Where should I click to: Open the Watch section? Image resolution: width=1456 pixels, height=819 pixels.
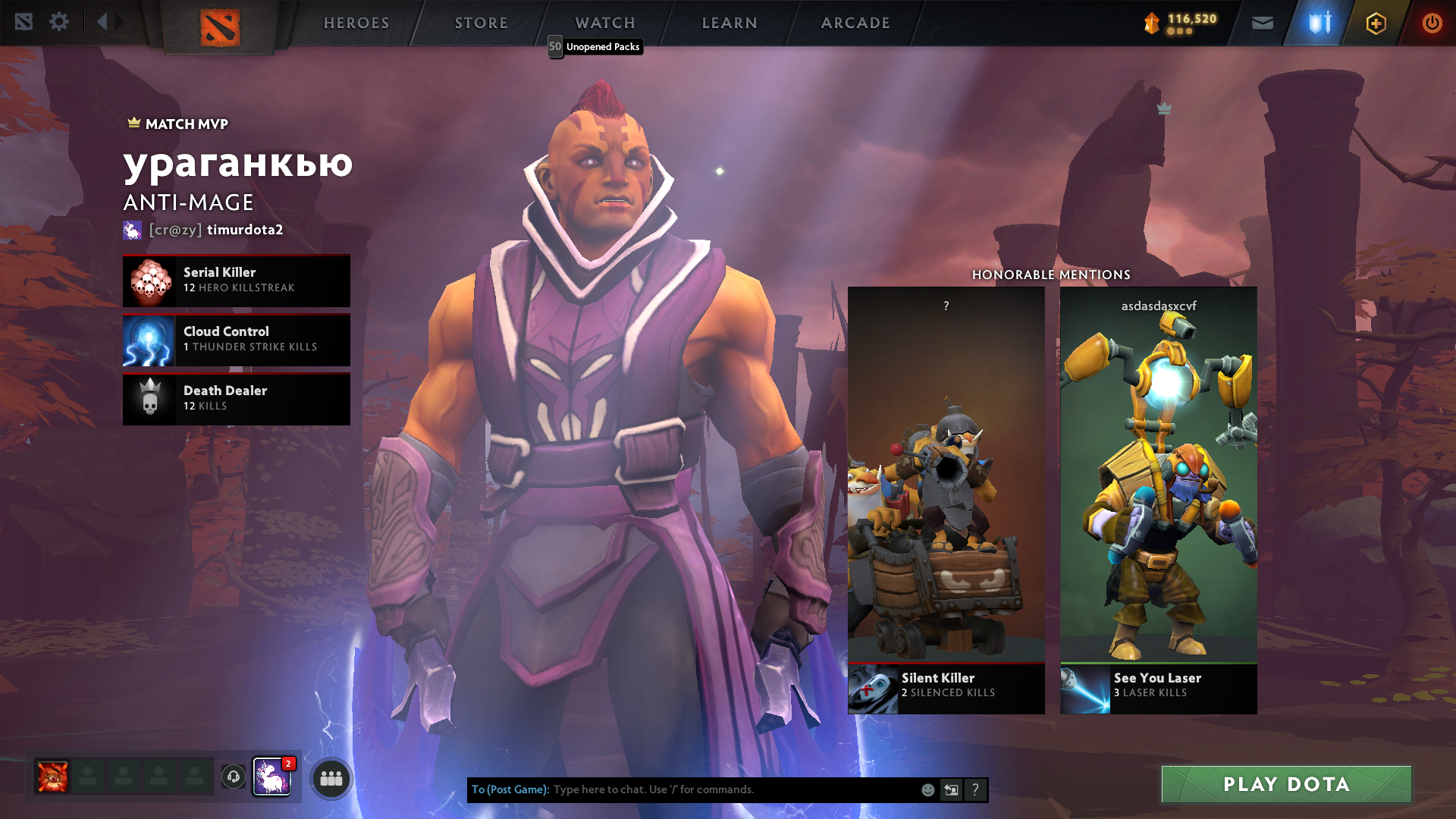pyautogui.click(x=604, y=23)
